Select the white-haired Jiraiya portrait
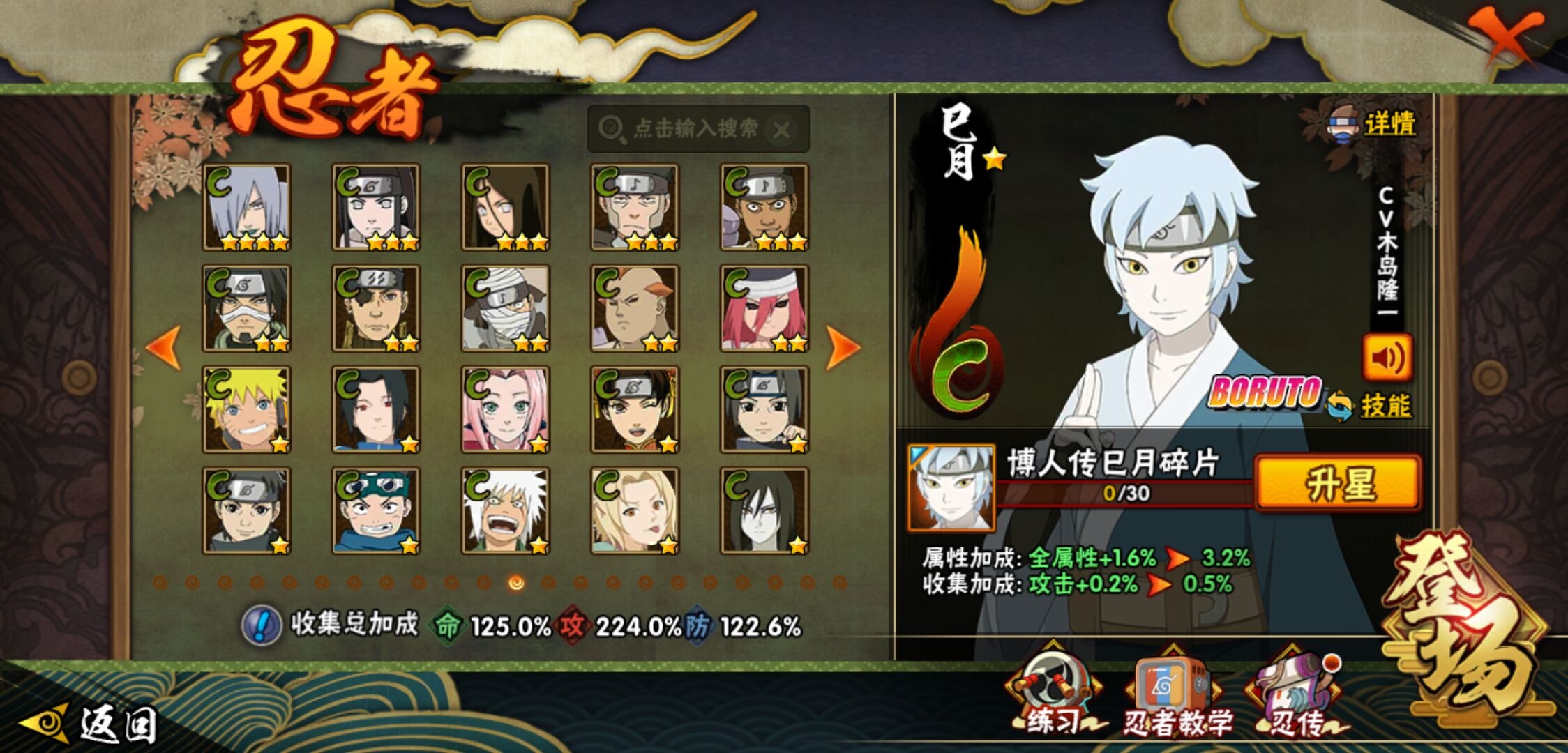Image resolution: width=1568 pixels, height=753 pixels. 505,511
